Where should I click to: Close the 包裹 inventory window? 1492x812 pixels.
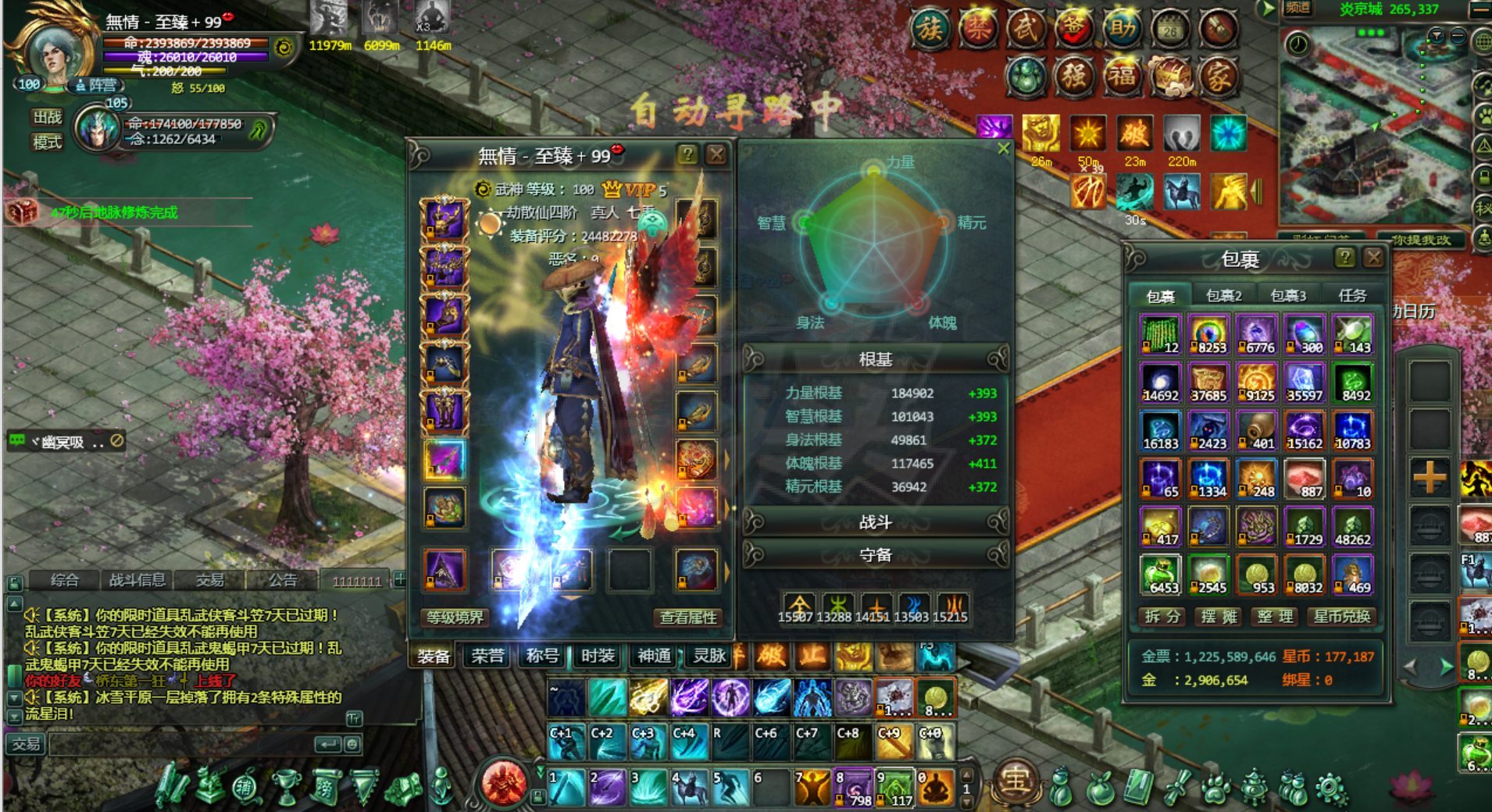[1372, 258]
